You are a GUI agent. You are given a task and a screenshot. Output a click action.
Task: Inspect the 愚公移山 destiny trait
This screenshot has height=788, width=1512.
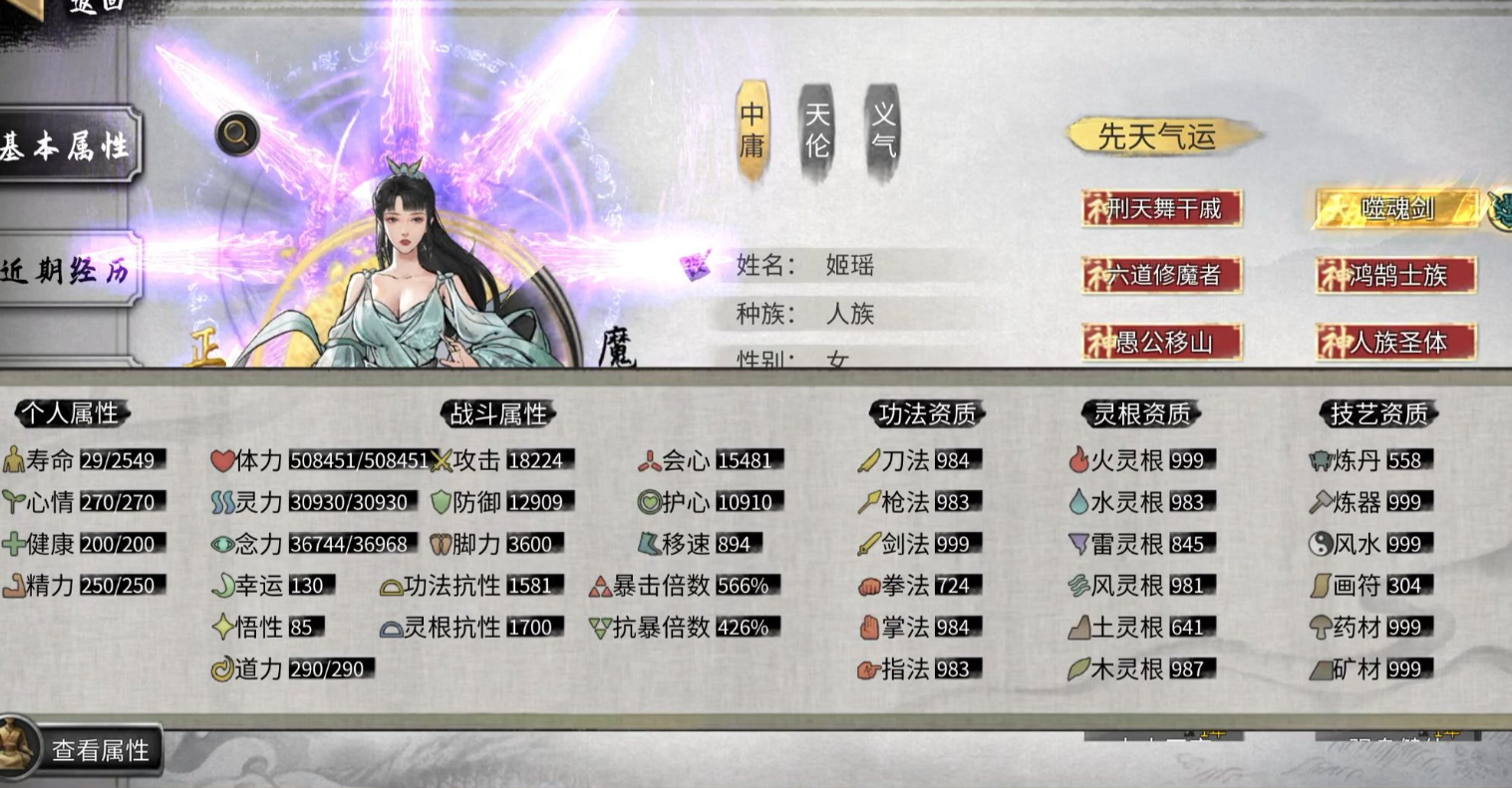1161,343
